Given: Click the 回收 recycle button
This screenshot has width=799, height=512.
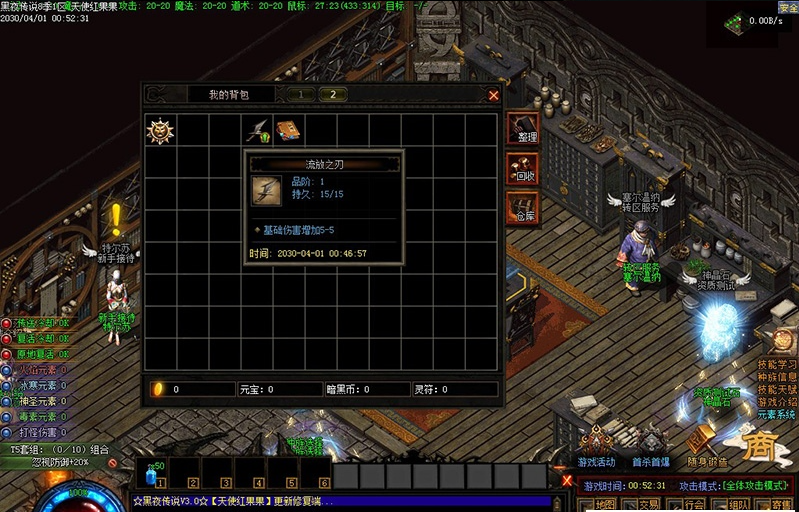Looking at the screenshot, I should [523, 168].
